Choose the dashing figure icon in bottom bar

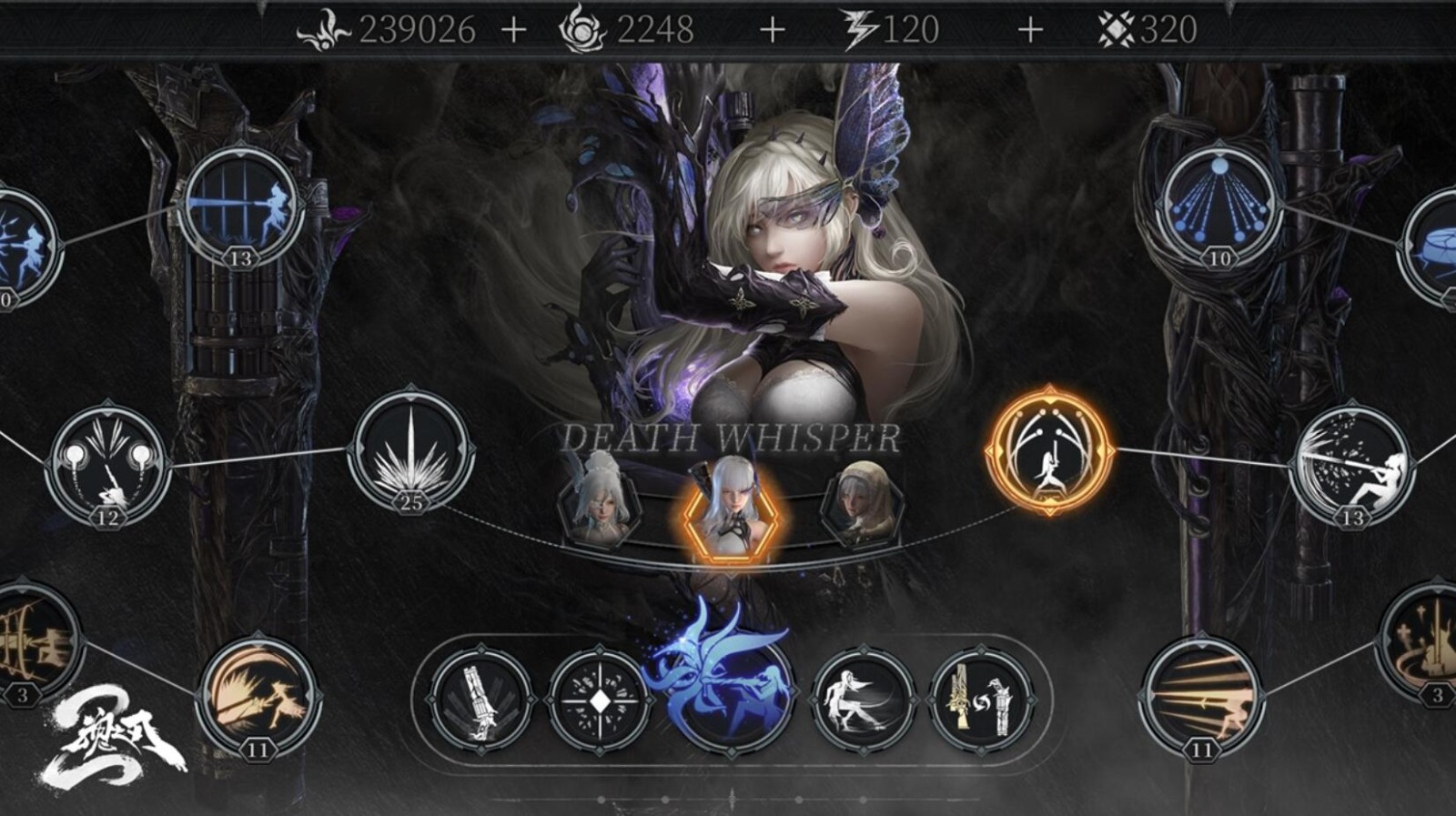point(862,700)
